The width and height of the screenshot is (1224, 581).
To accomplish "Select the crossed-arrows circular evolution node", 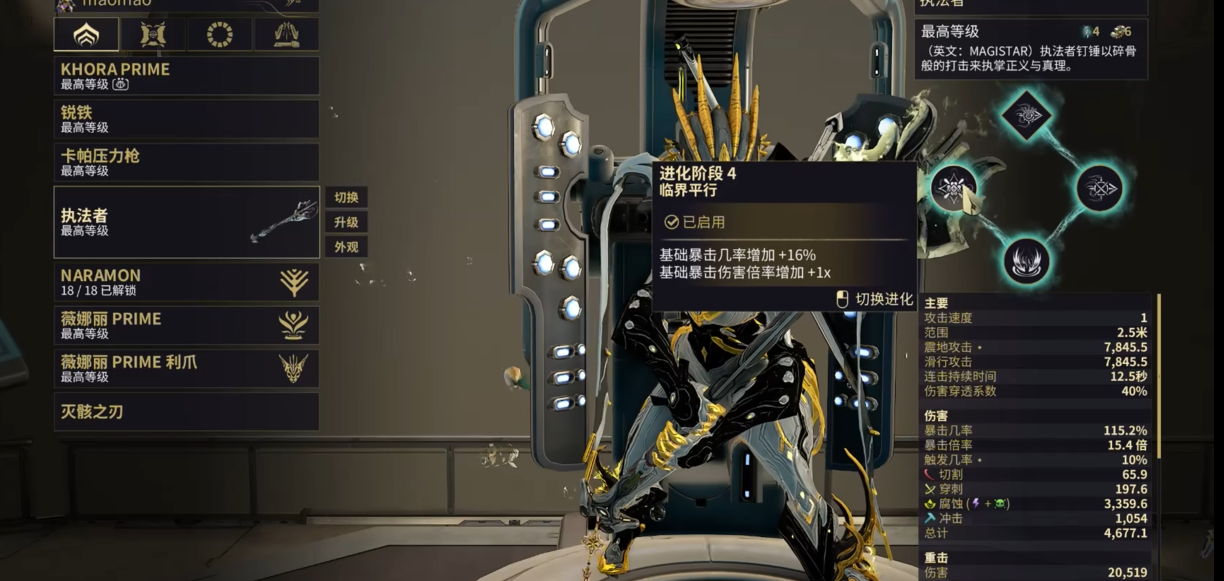I will click(x=1099, y=187).
